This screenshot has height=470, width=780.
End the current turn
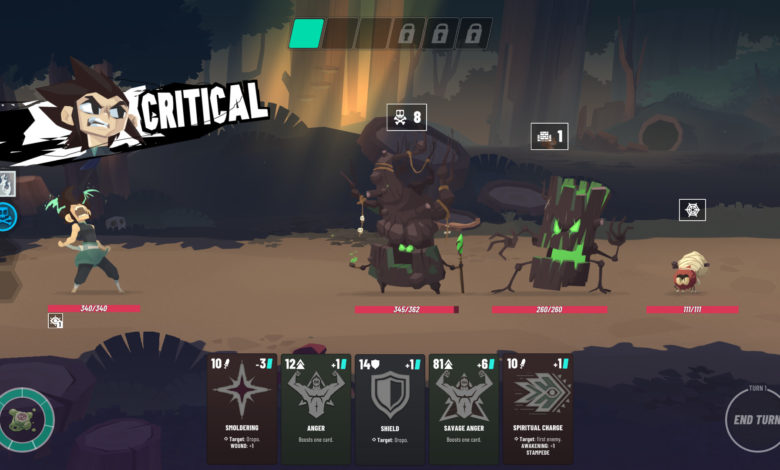755,420
